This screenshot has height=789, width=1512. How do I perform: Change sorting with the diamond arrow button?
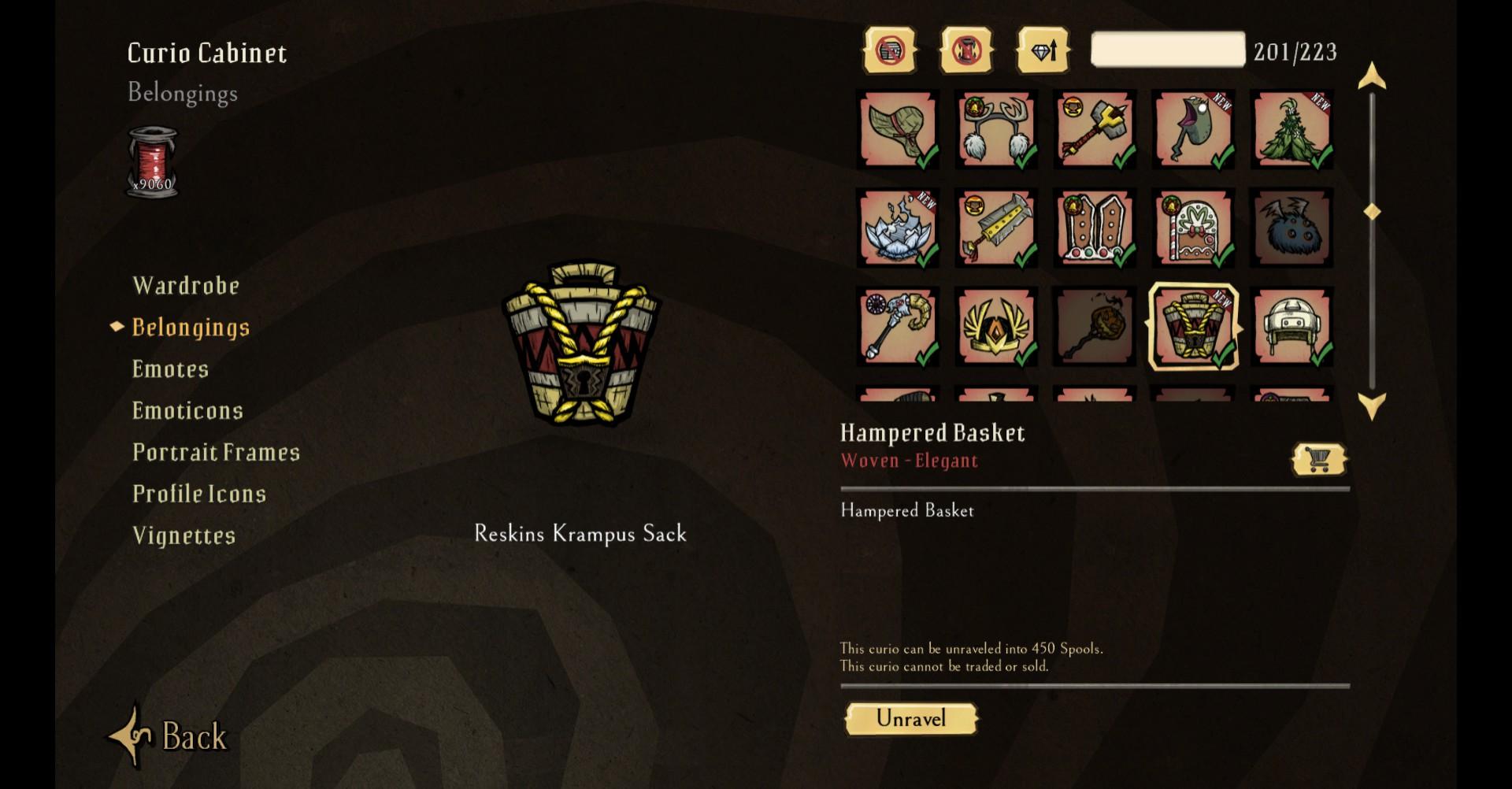[x=1043, y=51]
